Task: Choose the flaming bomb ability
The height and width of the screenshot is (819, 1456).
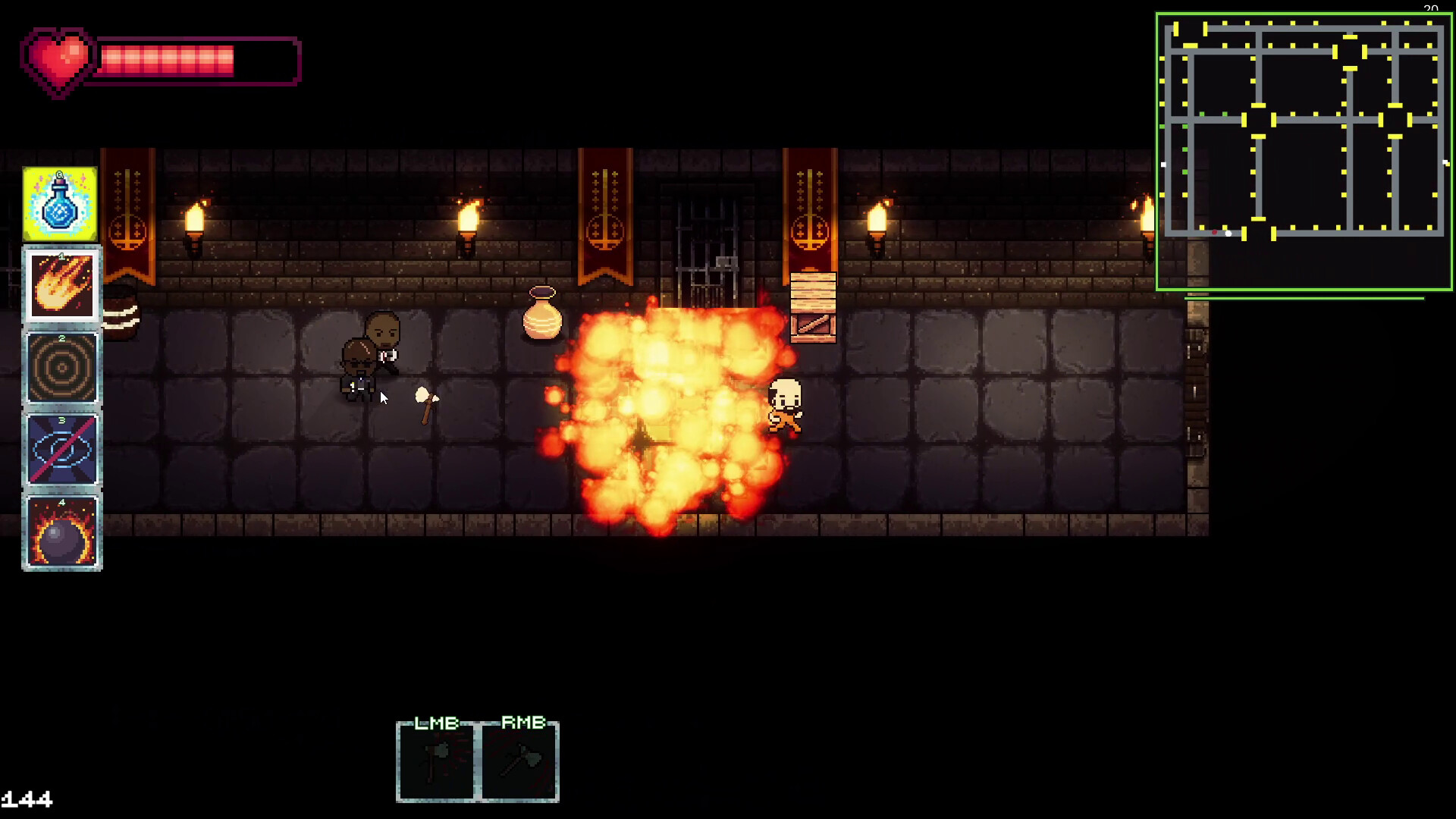Action: point(61,532)
